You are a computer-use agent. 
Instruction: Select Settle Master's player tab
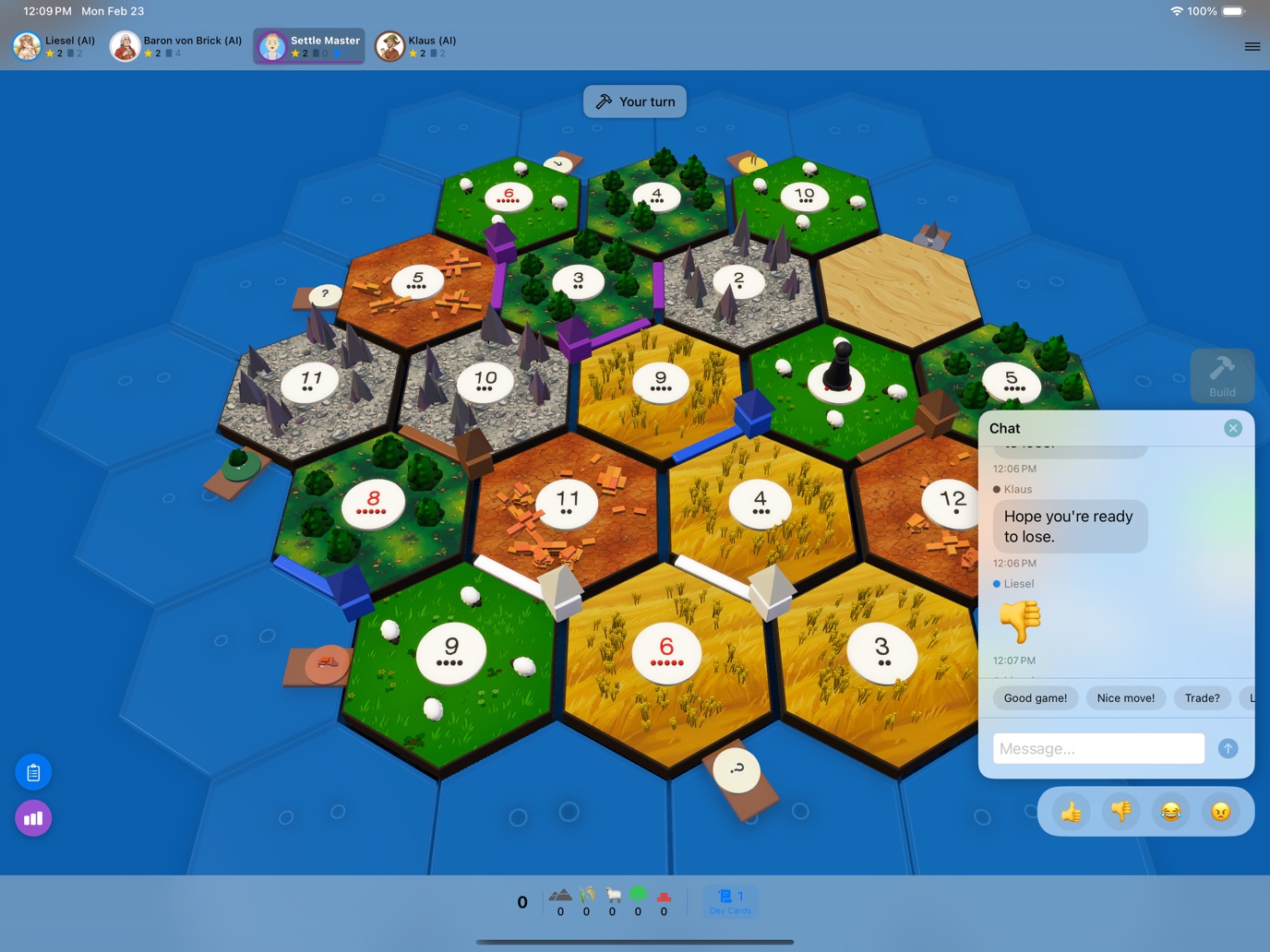(308, 45)
